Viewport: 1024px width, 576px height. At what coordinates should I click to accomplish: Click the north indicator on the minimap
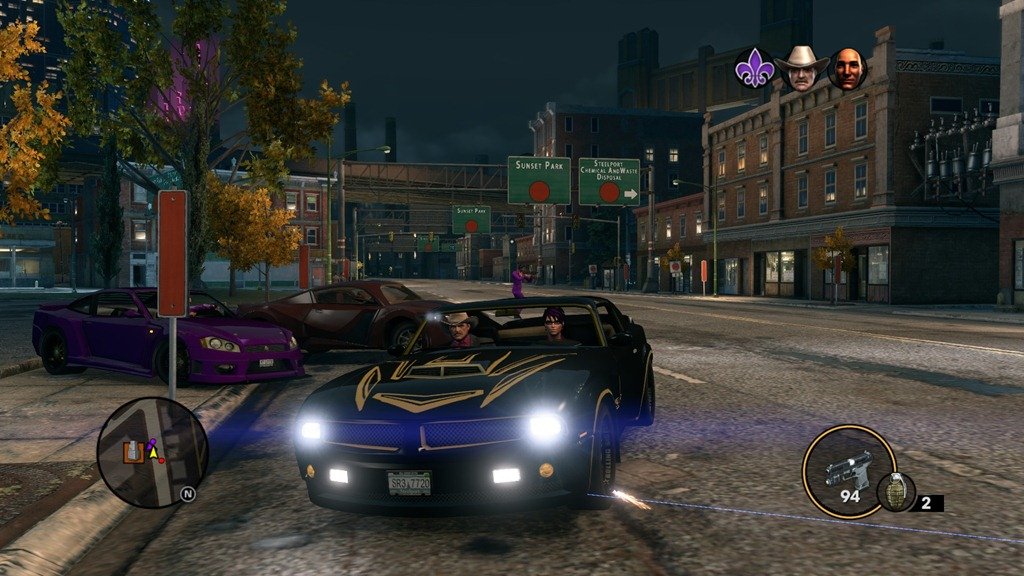pos(187,493)
